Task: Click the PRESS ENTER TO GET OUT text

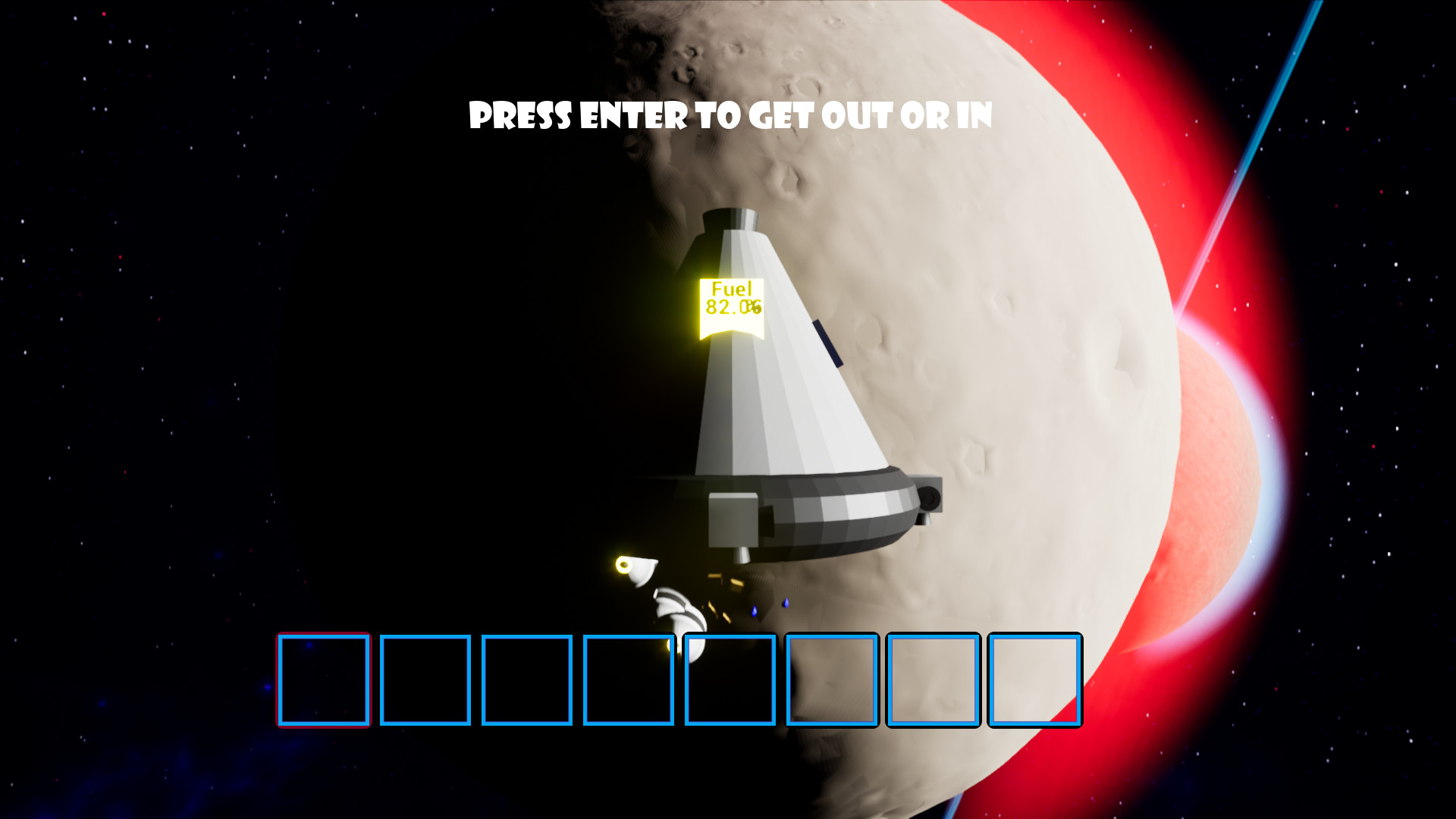Action: tap(730, 115)
